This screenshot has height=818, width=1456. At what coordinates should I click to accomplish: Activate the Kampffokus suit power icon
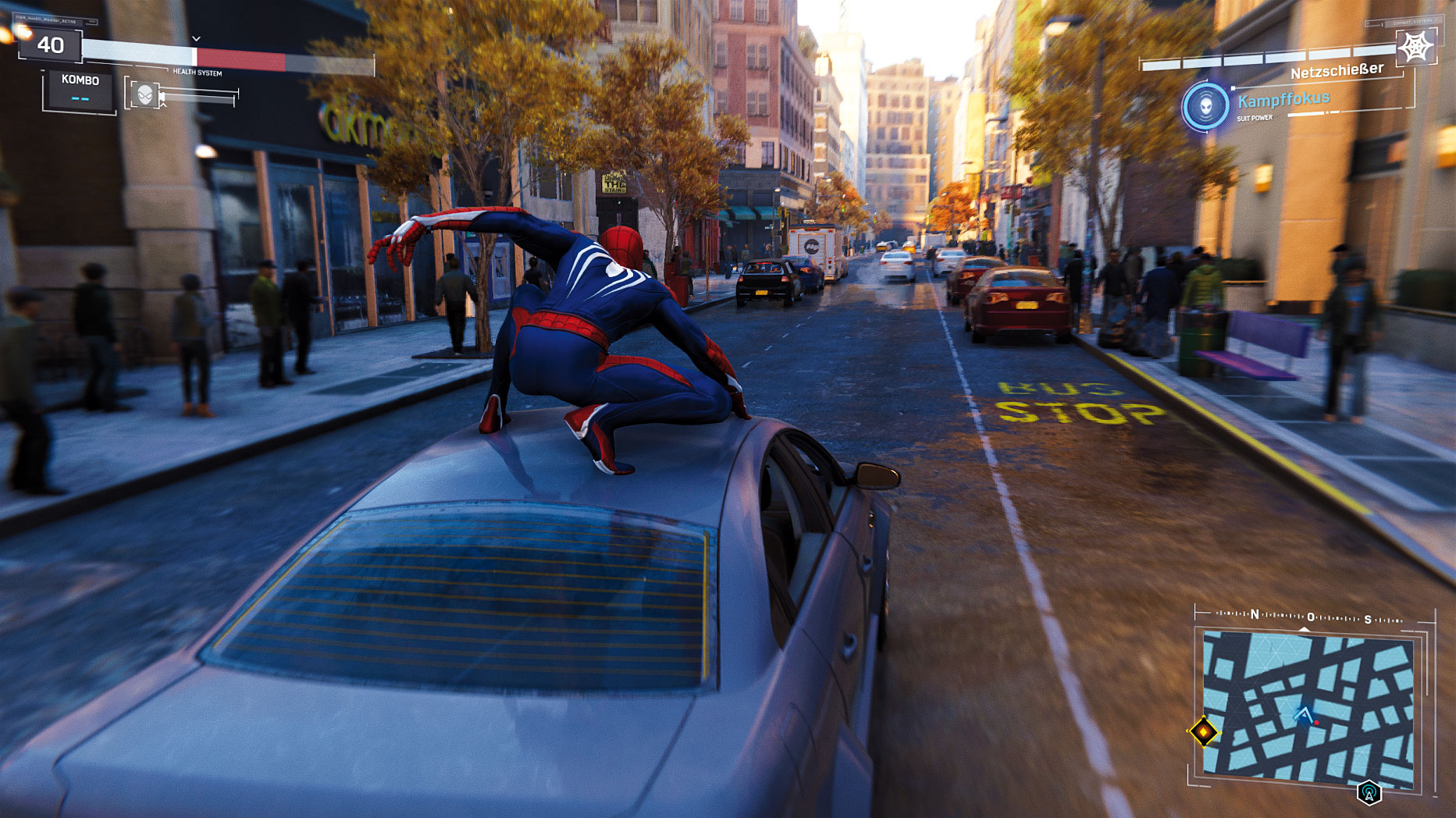(1205, 107)
